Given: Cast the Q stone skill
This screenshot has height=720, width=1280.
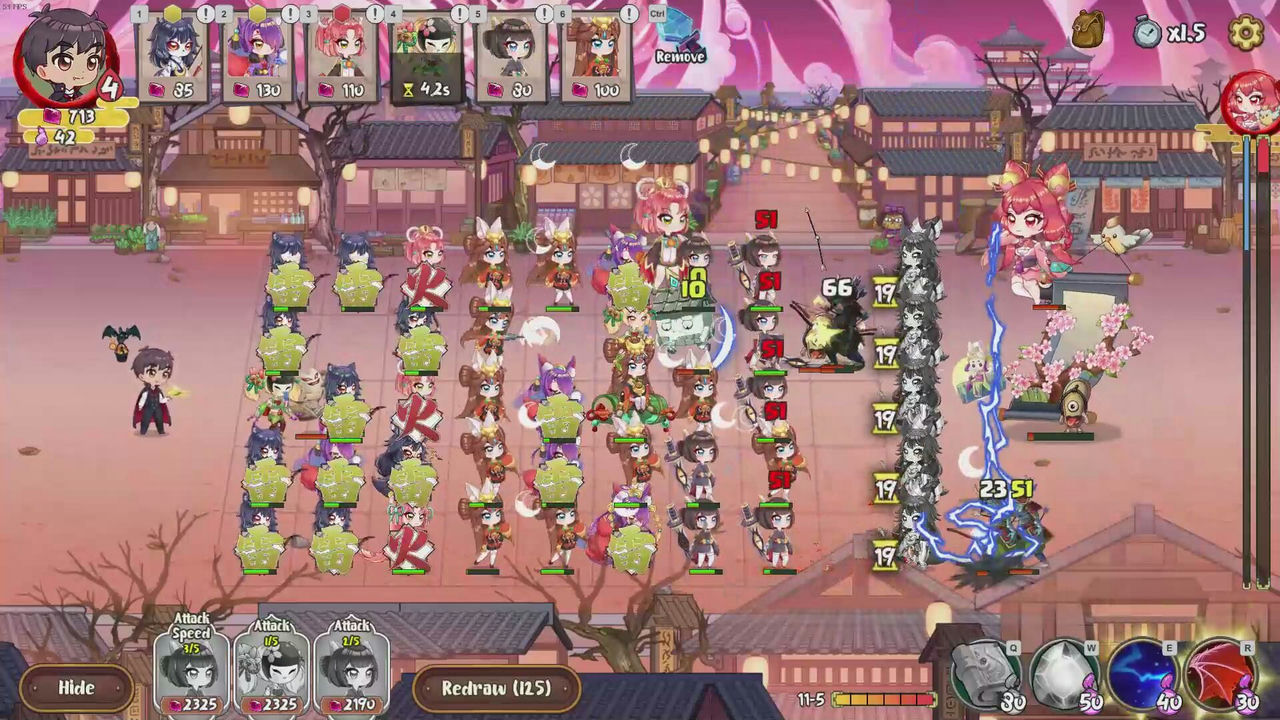Looking at the screenshot, I should (984, 677).
